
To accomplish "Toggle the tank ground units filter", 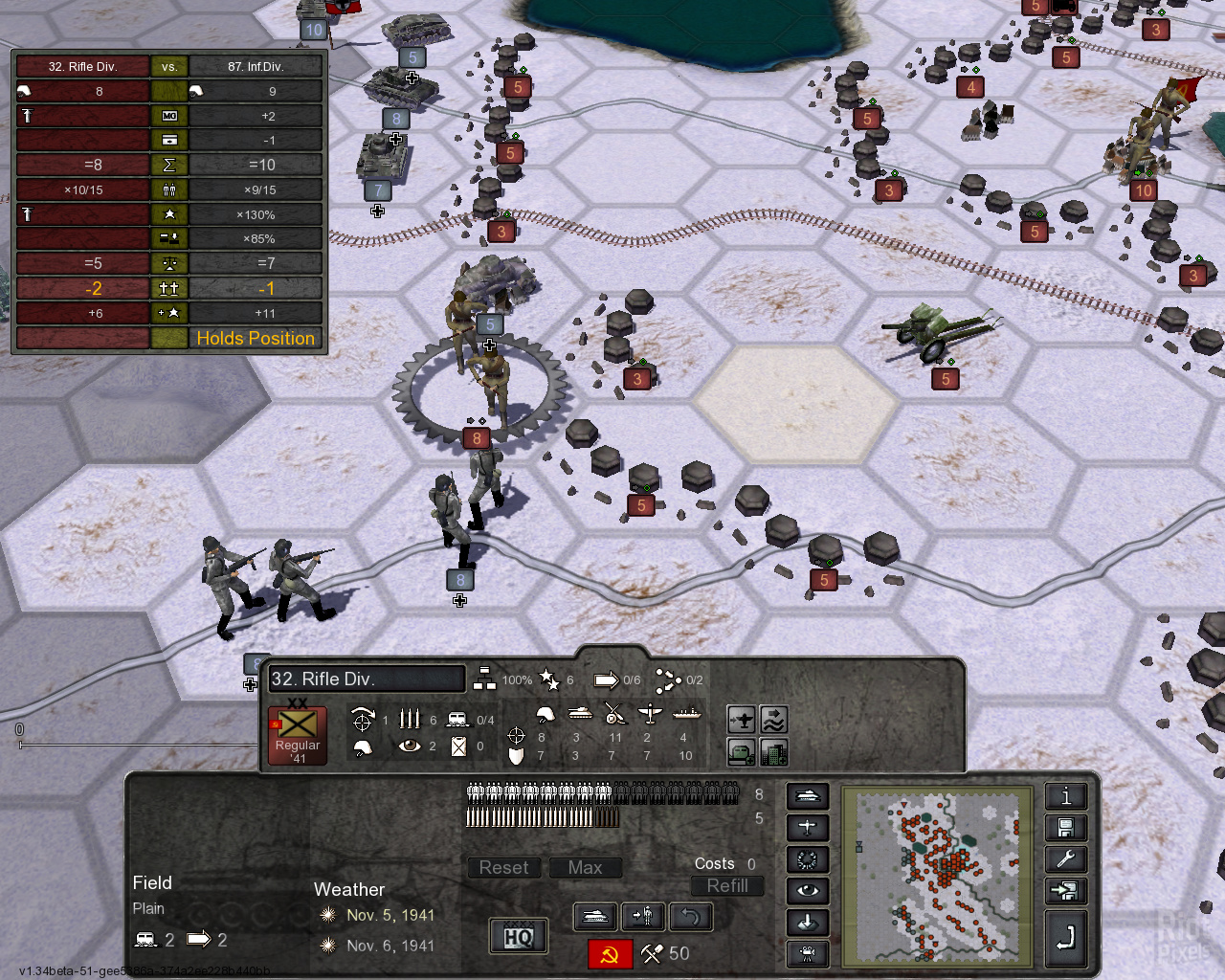I will click(807, 796).
